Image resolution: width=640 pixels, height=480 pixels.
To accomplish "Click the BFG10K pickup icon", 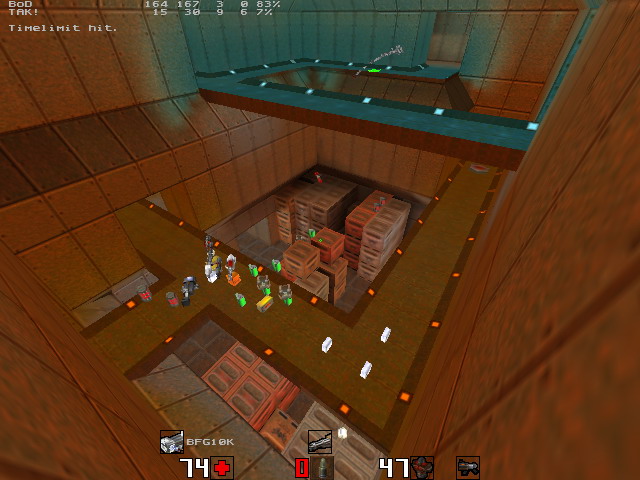I will [171, 441].
